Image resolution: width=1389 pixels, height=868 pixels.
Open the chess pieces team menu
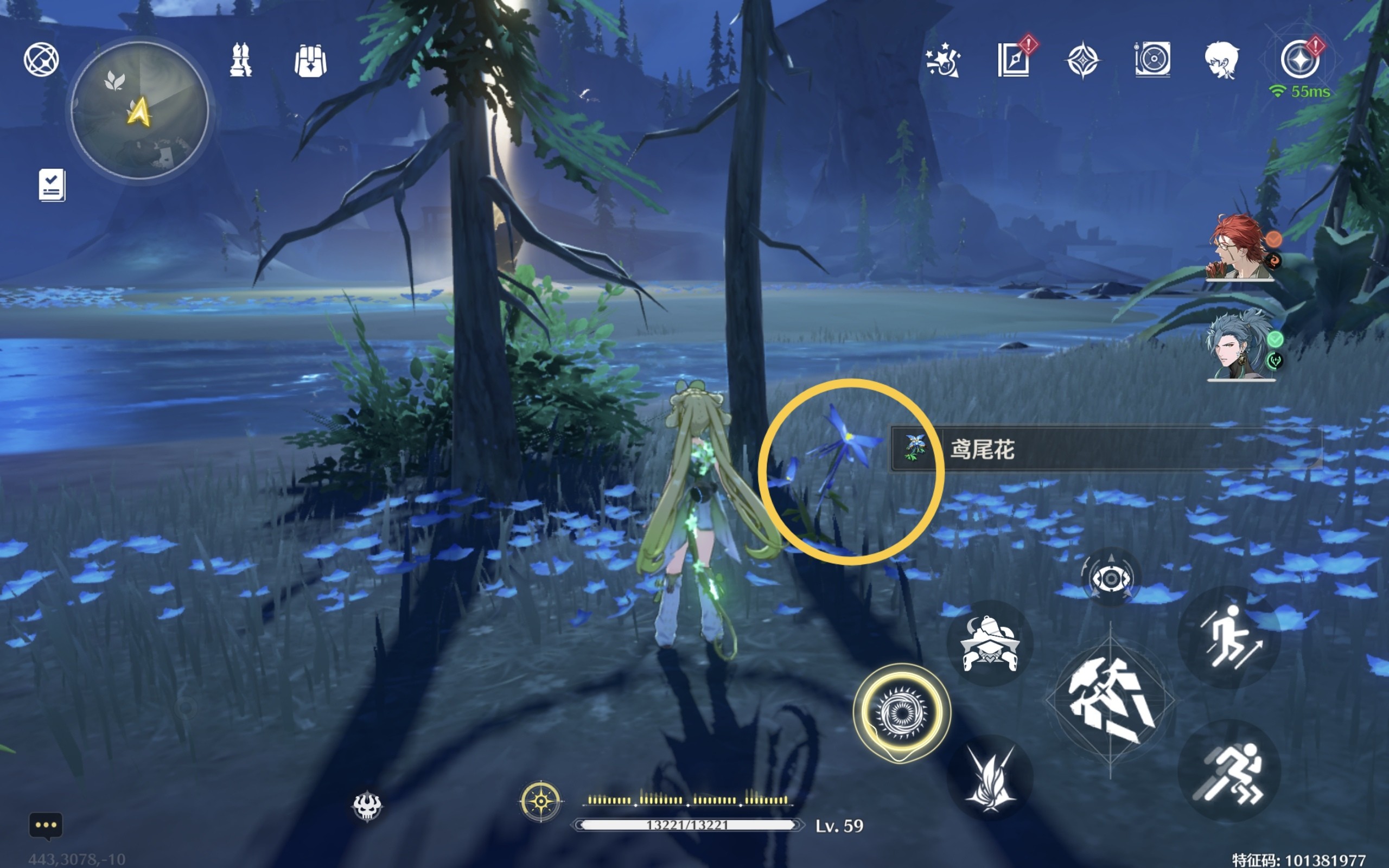240,60
